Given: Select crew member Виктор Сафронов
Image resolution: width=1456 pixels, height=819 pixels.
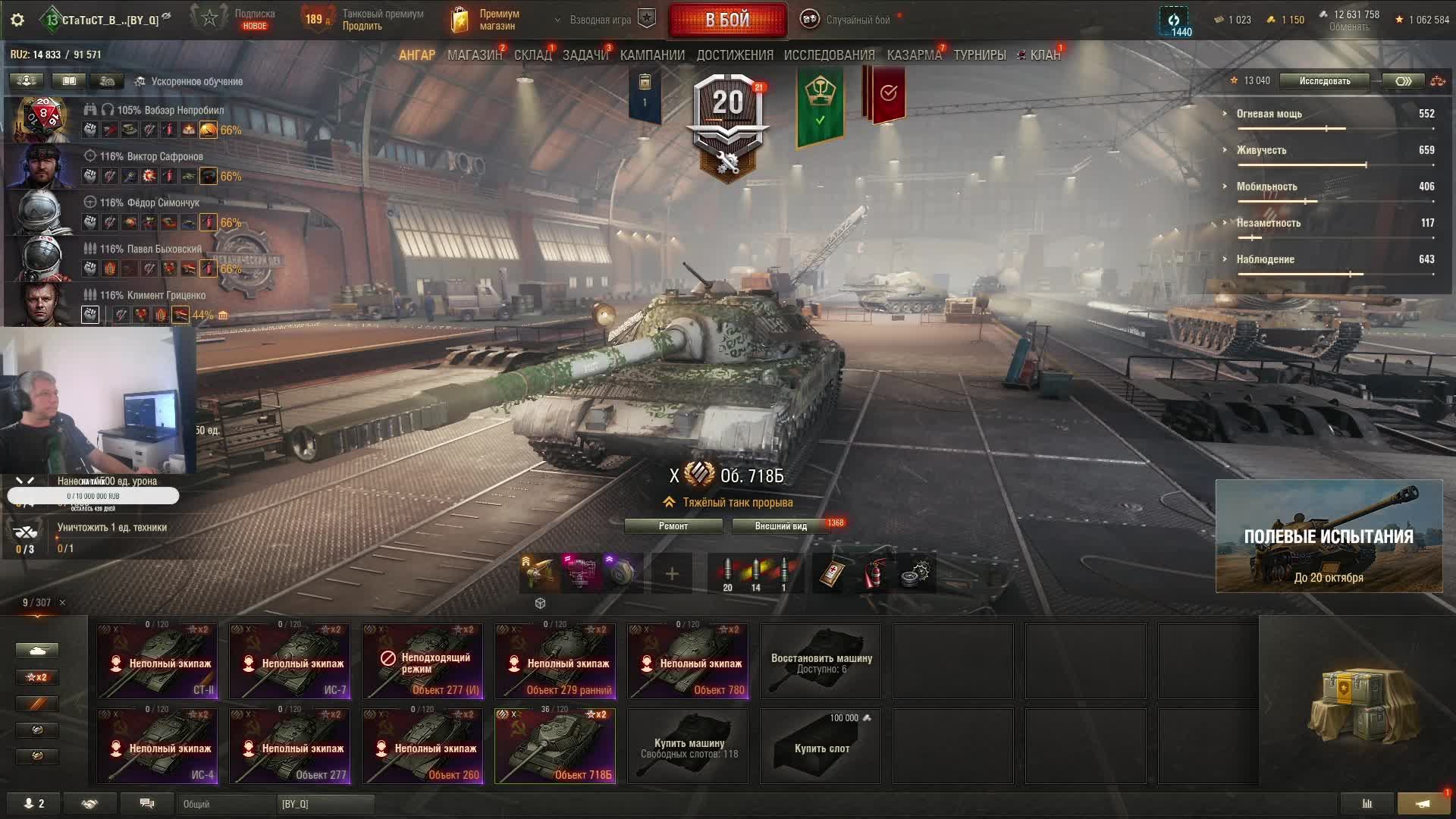Looking at the screenshot, I should pyautogui.click(x=151, y=157).
